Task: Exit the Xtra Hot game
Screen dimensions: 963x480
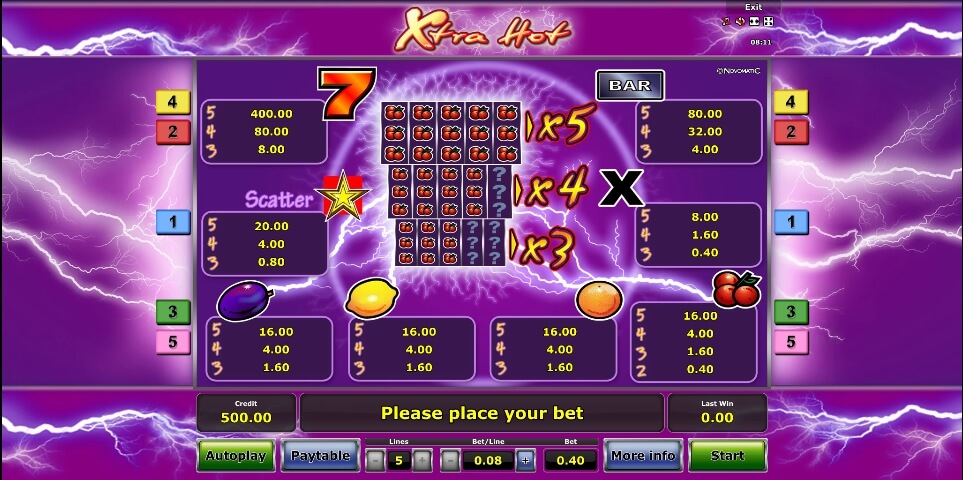Action: [753, 7]
